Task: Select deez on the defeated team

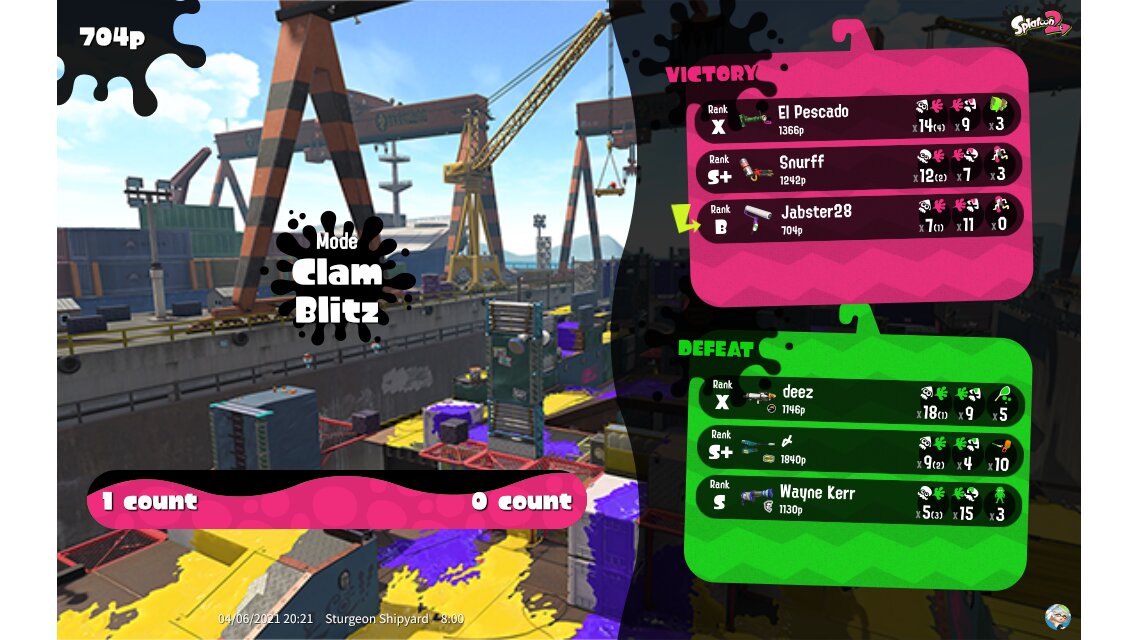Action: 858,401
